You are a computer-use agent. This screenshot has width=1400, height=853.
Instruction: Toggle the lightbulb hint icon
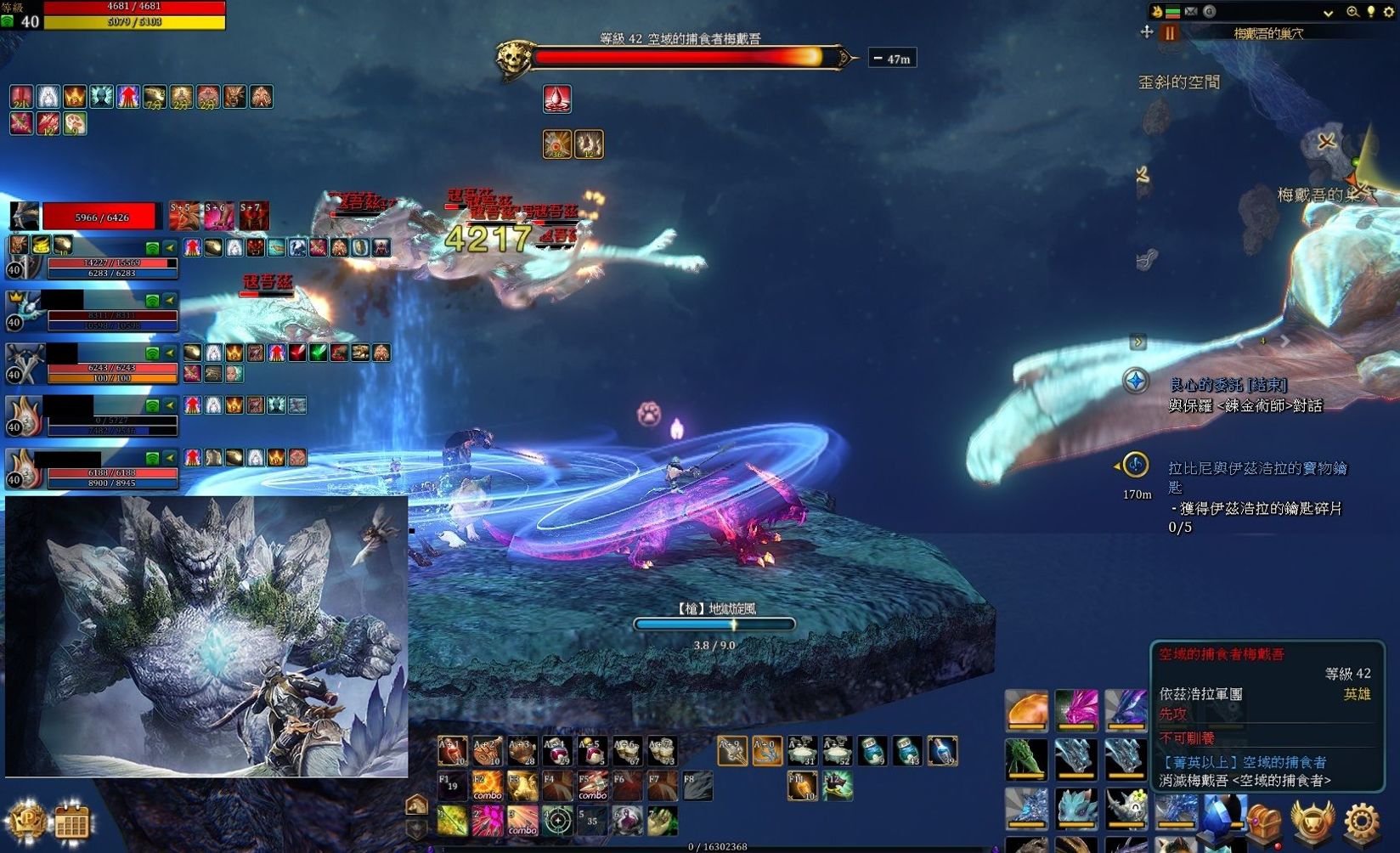pyautogui.click(x=1370, y=12)
